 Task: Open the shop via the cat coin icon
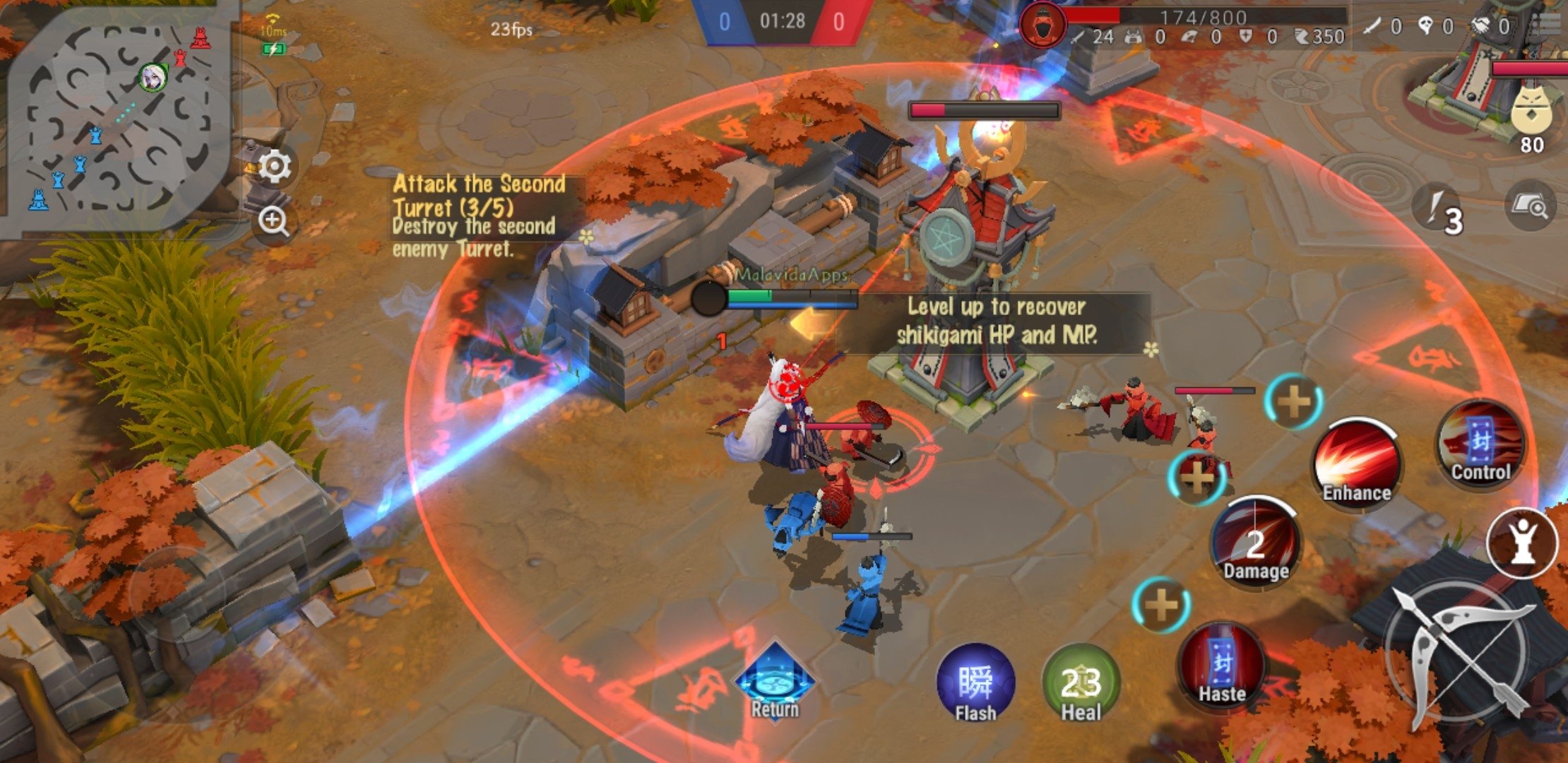[x=1531, y=113]
